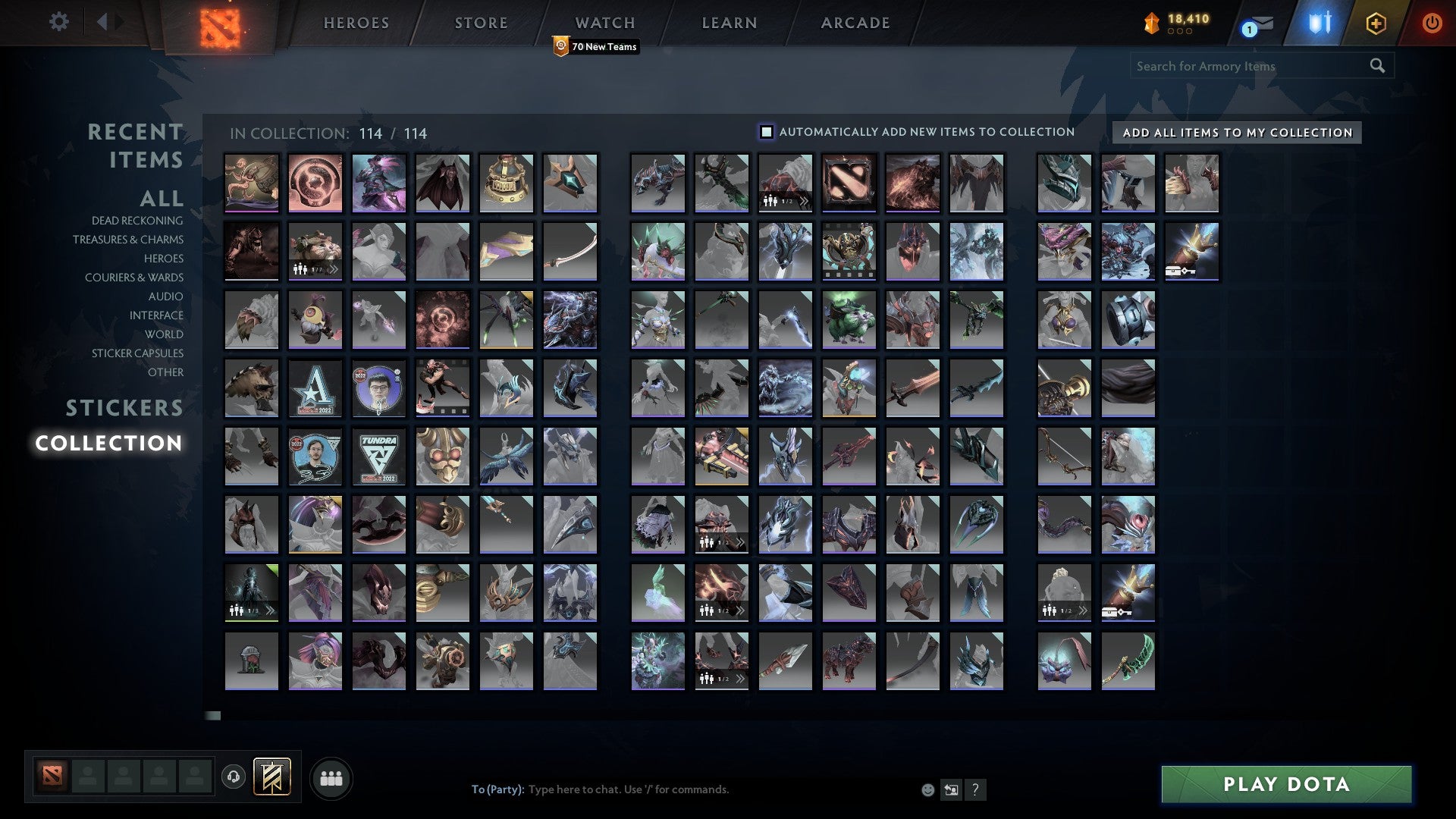The width and height of the screenshot is (1456, 819).
Task: Open the ARCADE tab
Action: click(855, 22)
